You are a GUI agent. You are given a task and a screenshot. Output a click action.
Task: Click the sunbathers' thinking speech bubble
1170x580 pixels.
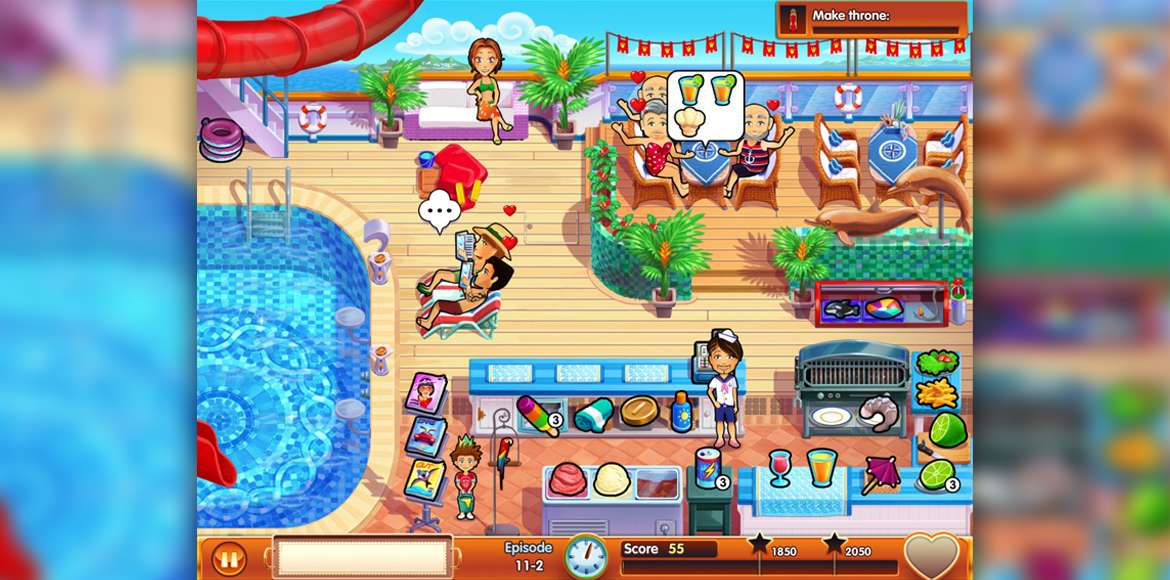(x=438, y=212)
